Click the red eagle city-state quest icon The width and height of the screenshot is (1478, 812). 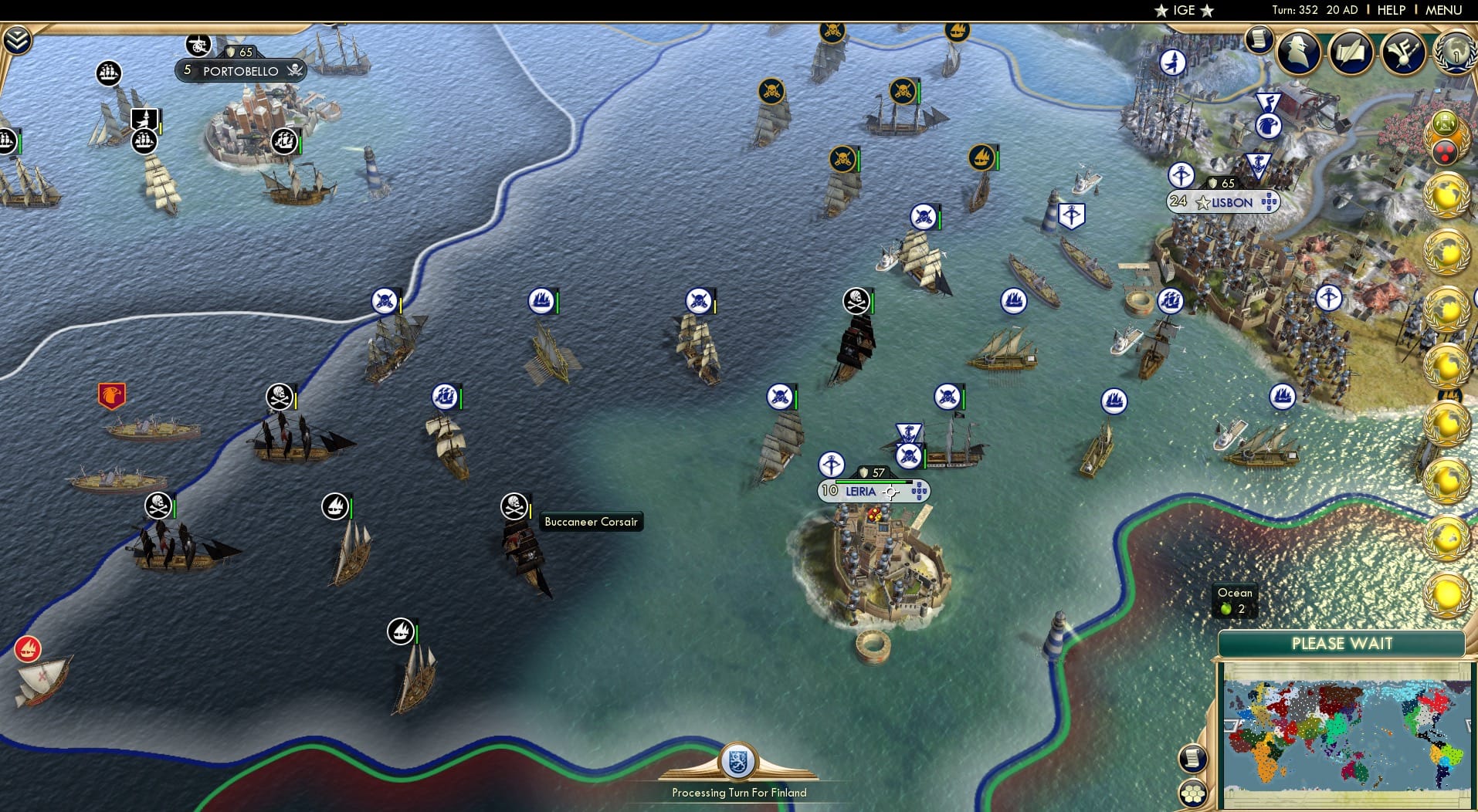point(113,396)
